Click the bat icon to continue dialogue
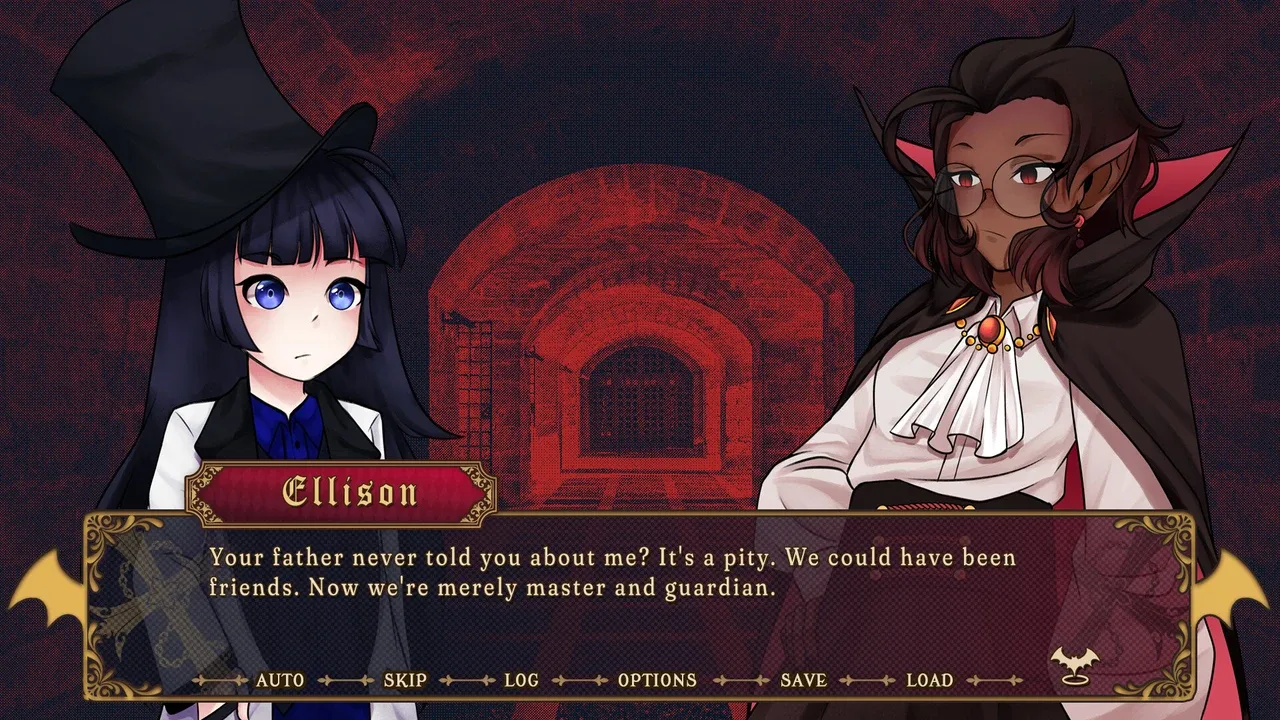 (1074, 663)
